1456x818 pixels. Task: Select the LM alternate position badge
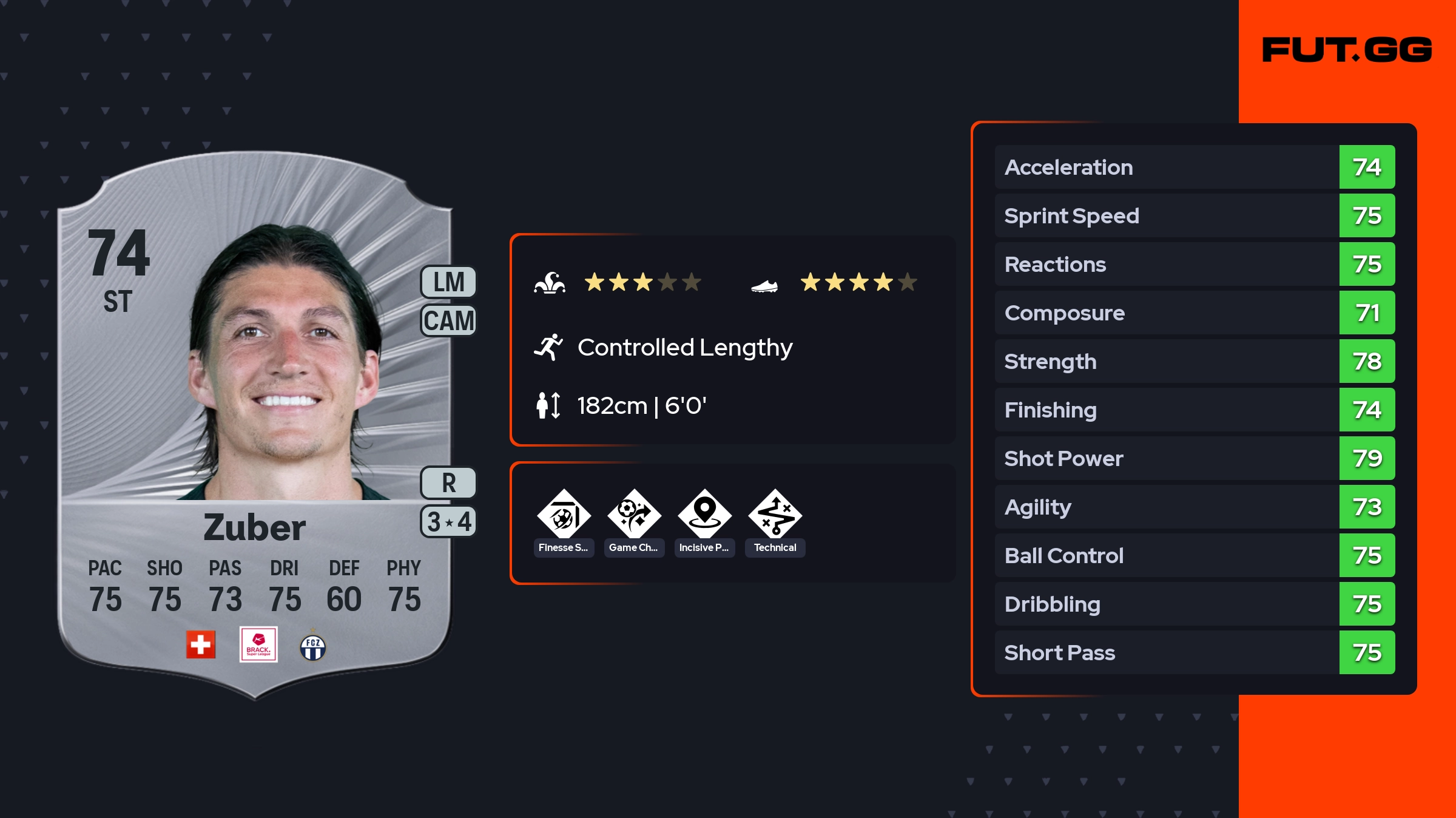click(x=448, y=282)
